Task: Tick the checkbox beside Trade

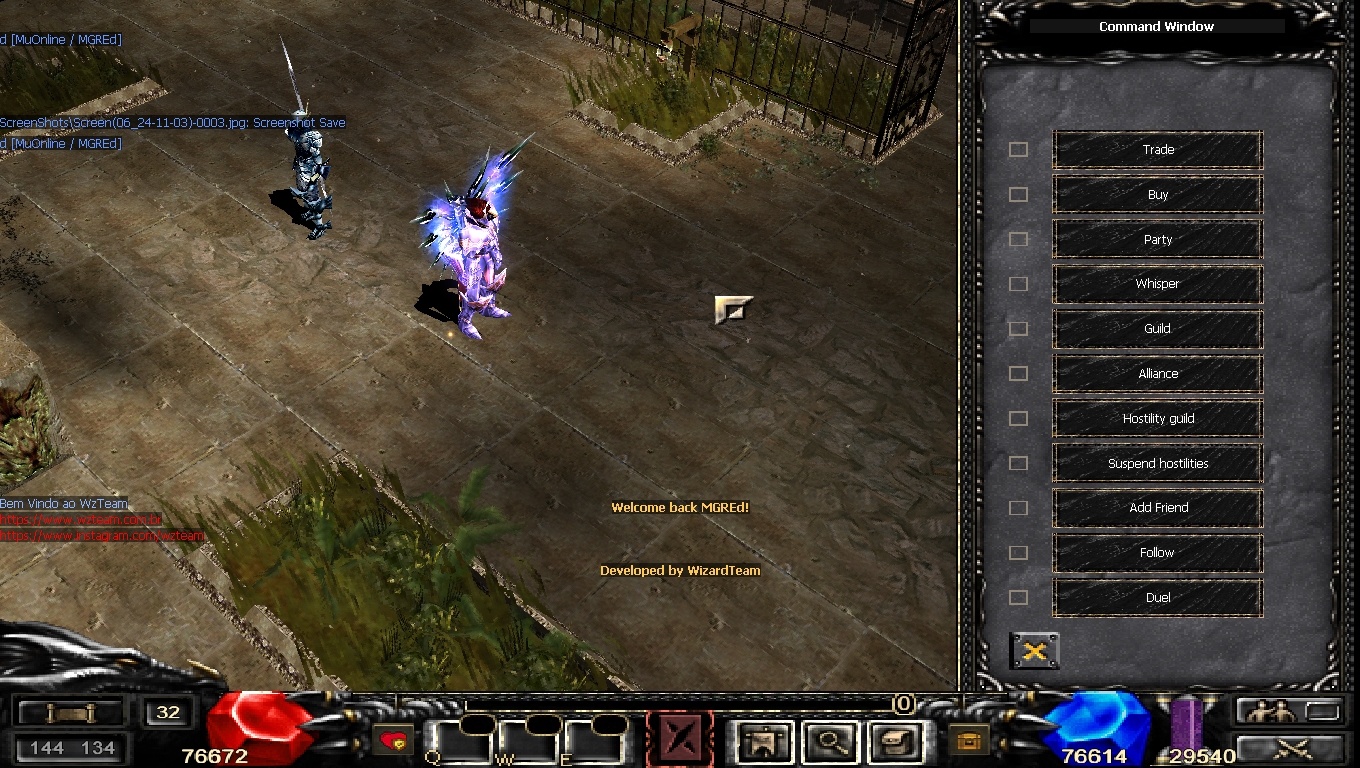Action: coord(1018,150)
